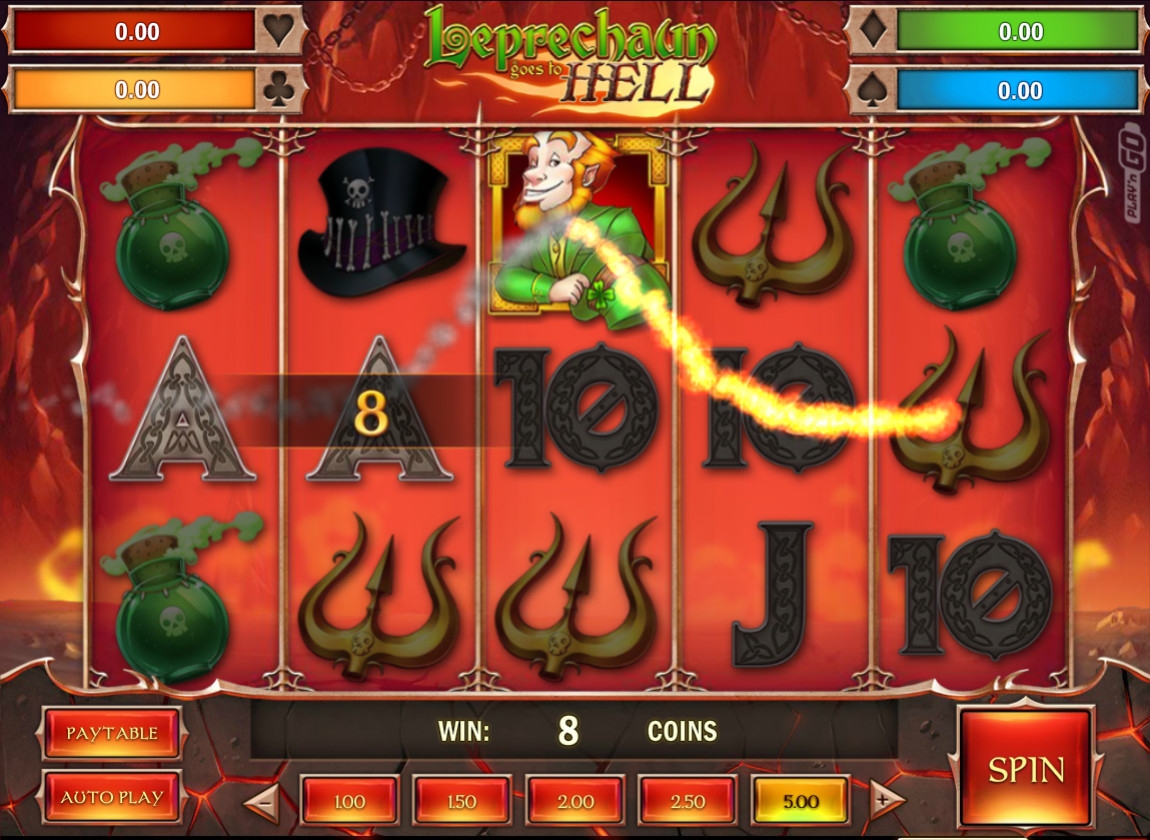
Task: Spin the reels with the SPIN button
Action: coord(1026,767)
